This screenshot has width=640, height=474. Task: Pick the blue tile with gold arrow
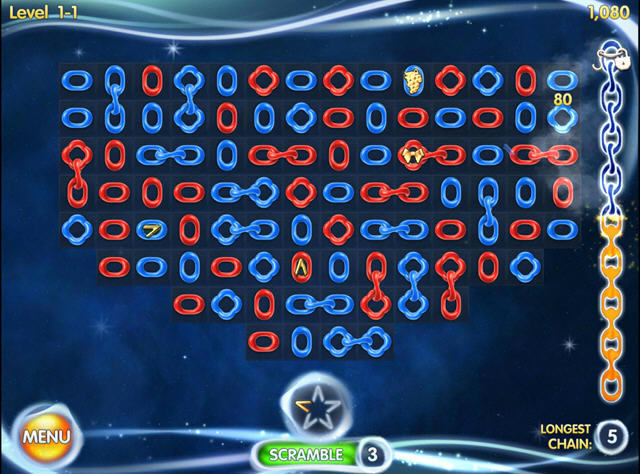pyautogui.click(x=151, y=230)
